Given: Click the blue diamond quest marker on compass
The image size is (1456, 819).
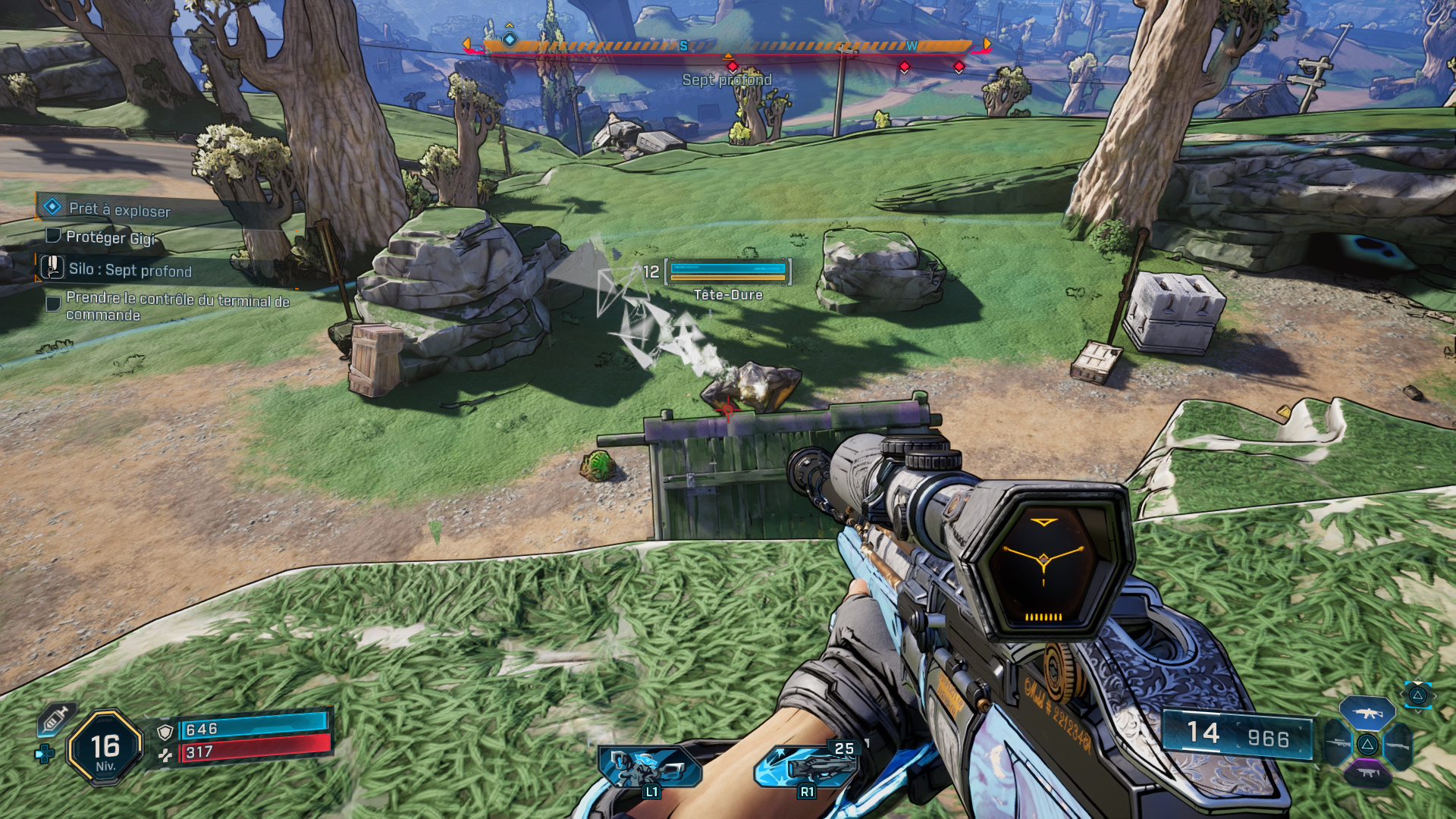Looking at the screenshot, I should point(510,39).
